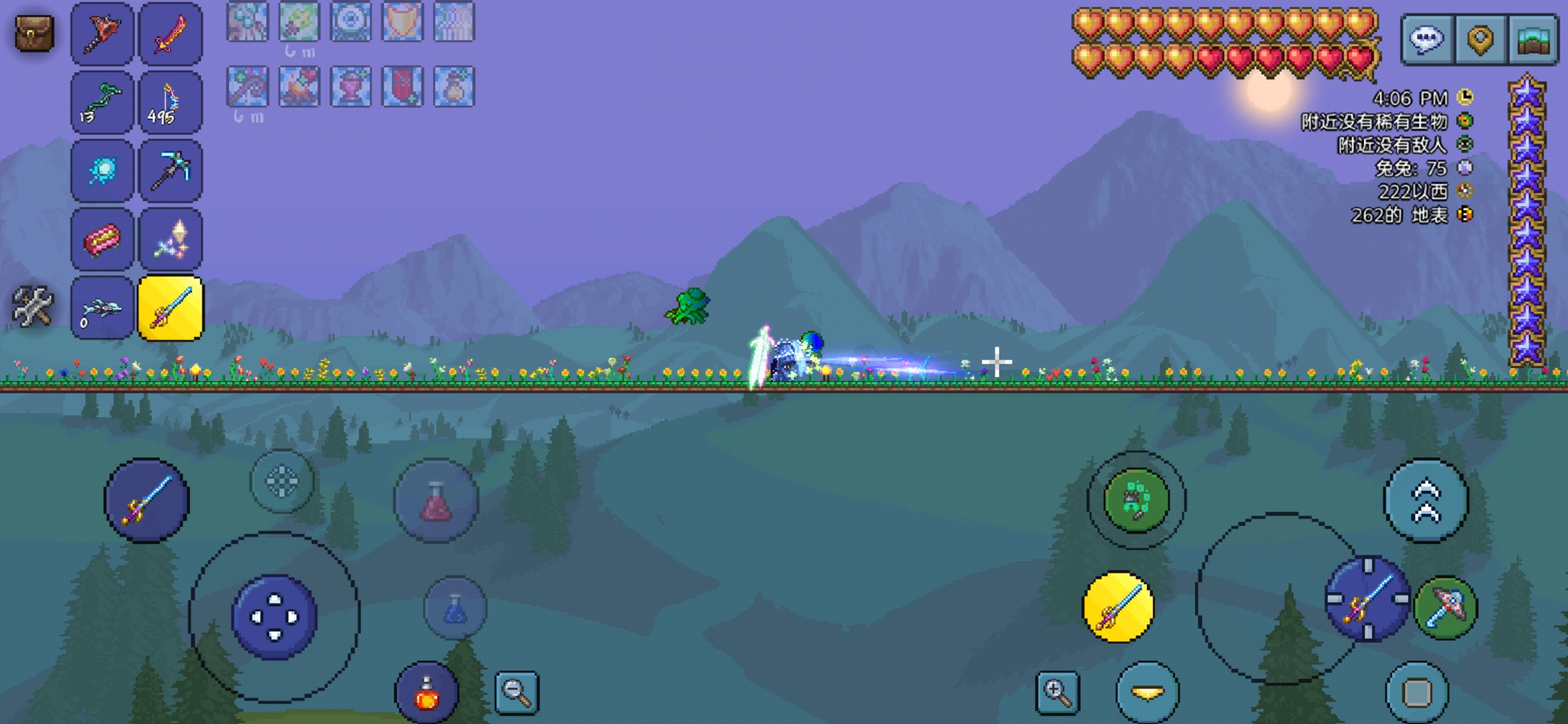
Task: Use the green grappling hook button
Action: 1136,501
